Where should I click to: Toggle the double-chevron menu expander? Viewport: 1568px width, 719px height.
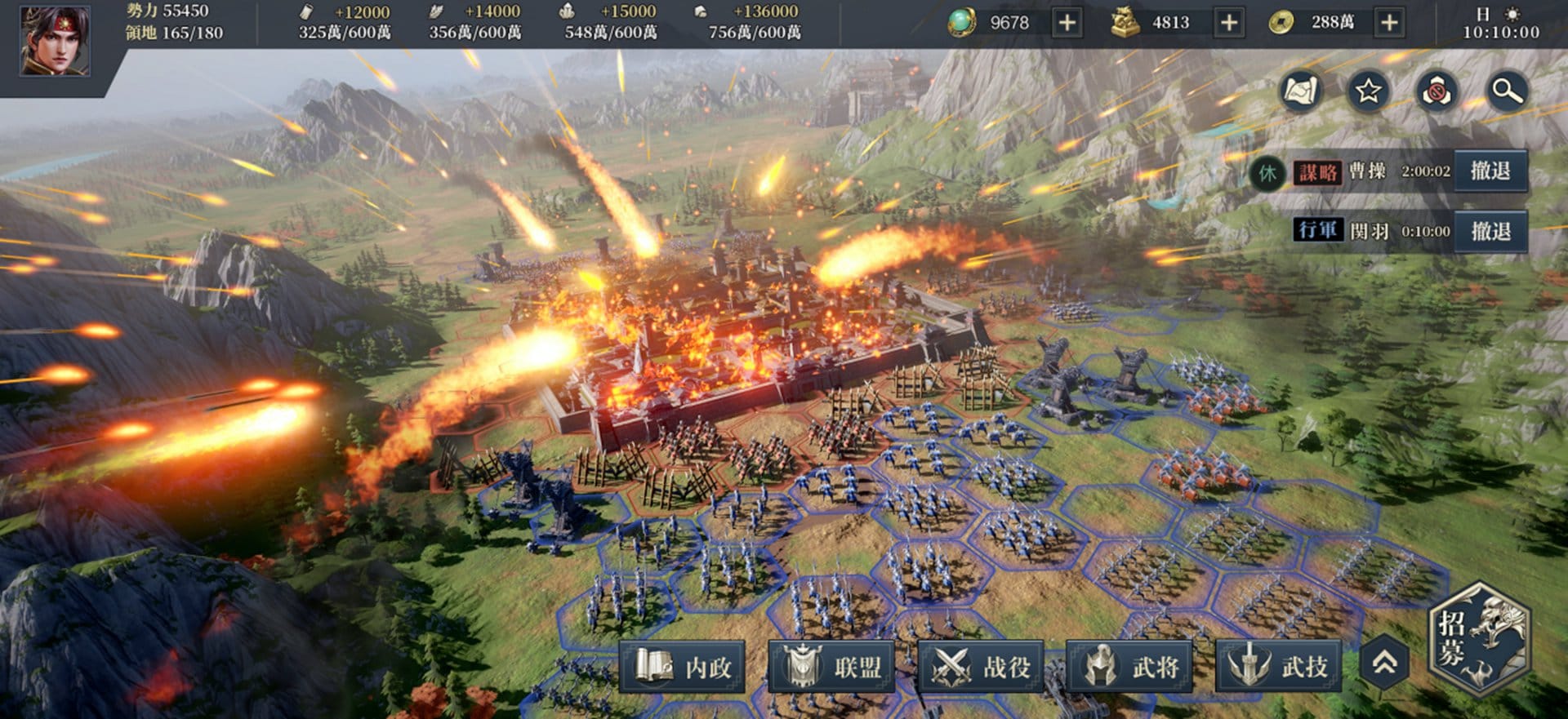point(1384,664)
